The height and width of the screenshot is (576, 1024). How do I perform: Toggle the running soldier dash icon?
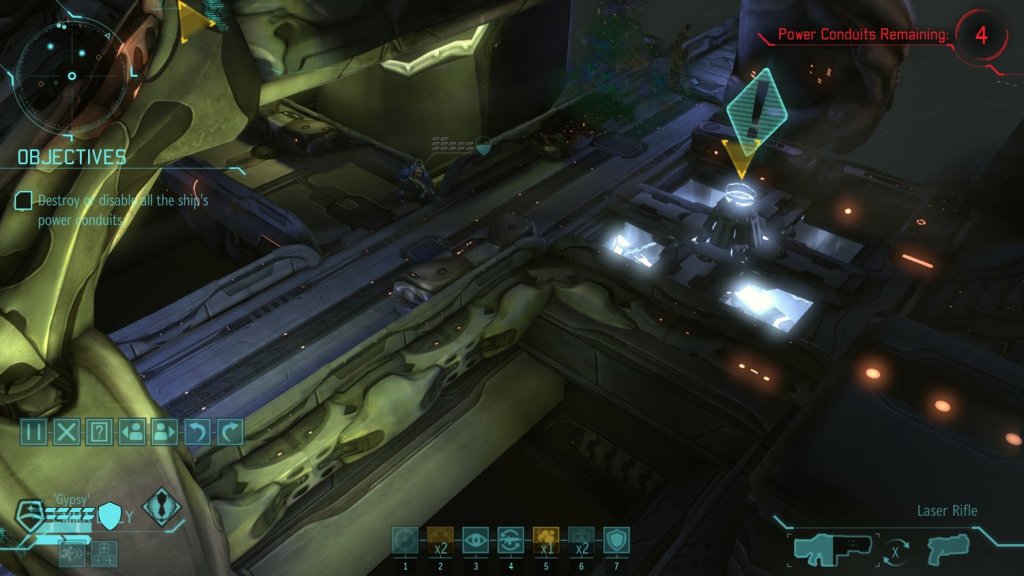[x=73, y=552]
